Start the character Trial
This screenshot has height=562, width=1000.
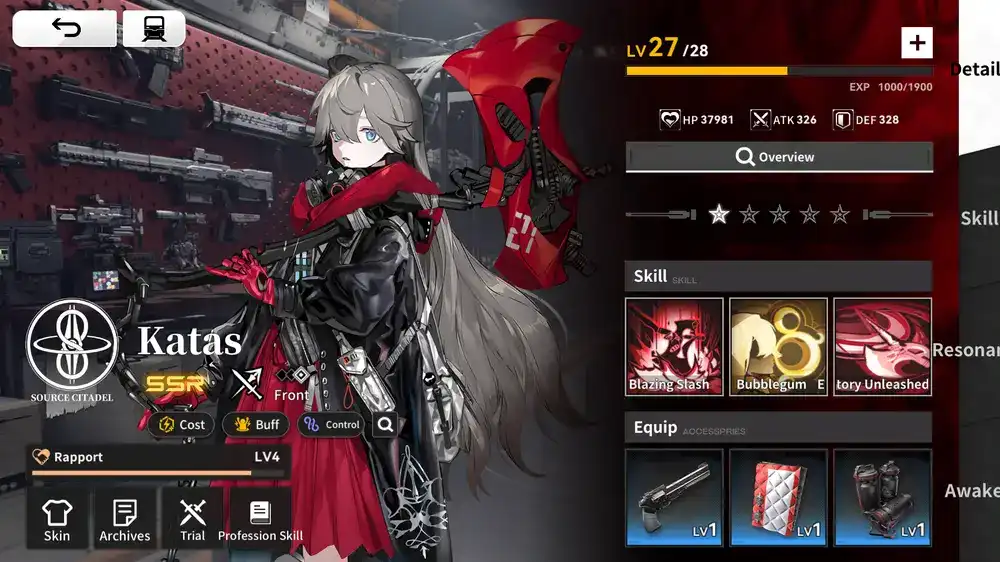point(193,519)
